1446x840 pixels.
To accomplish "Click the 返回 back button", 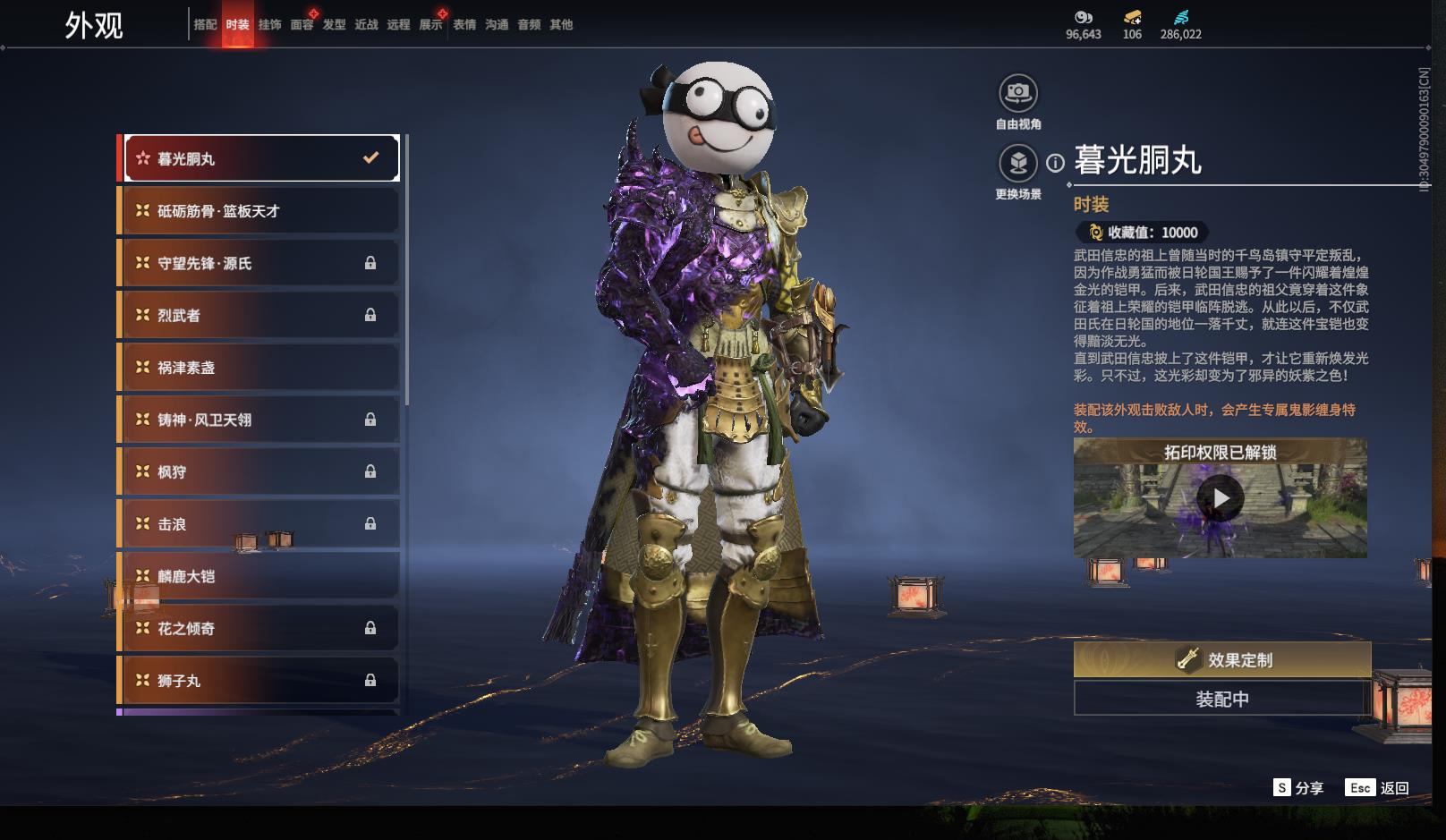I will pos(1378,788).
